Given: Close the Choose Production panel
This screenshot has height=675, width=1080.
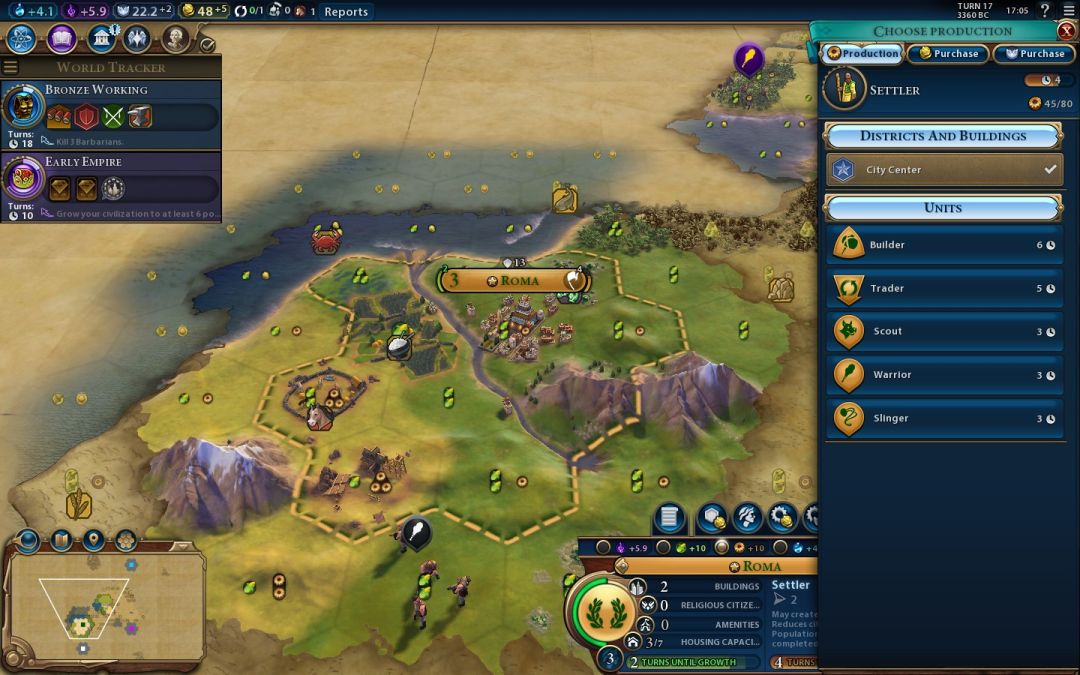Looking at the screenshot, I should click(1066, 31).
